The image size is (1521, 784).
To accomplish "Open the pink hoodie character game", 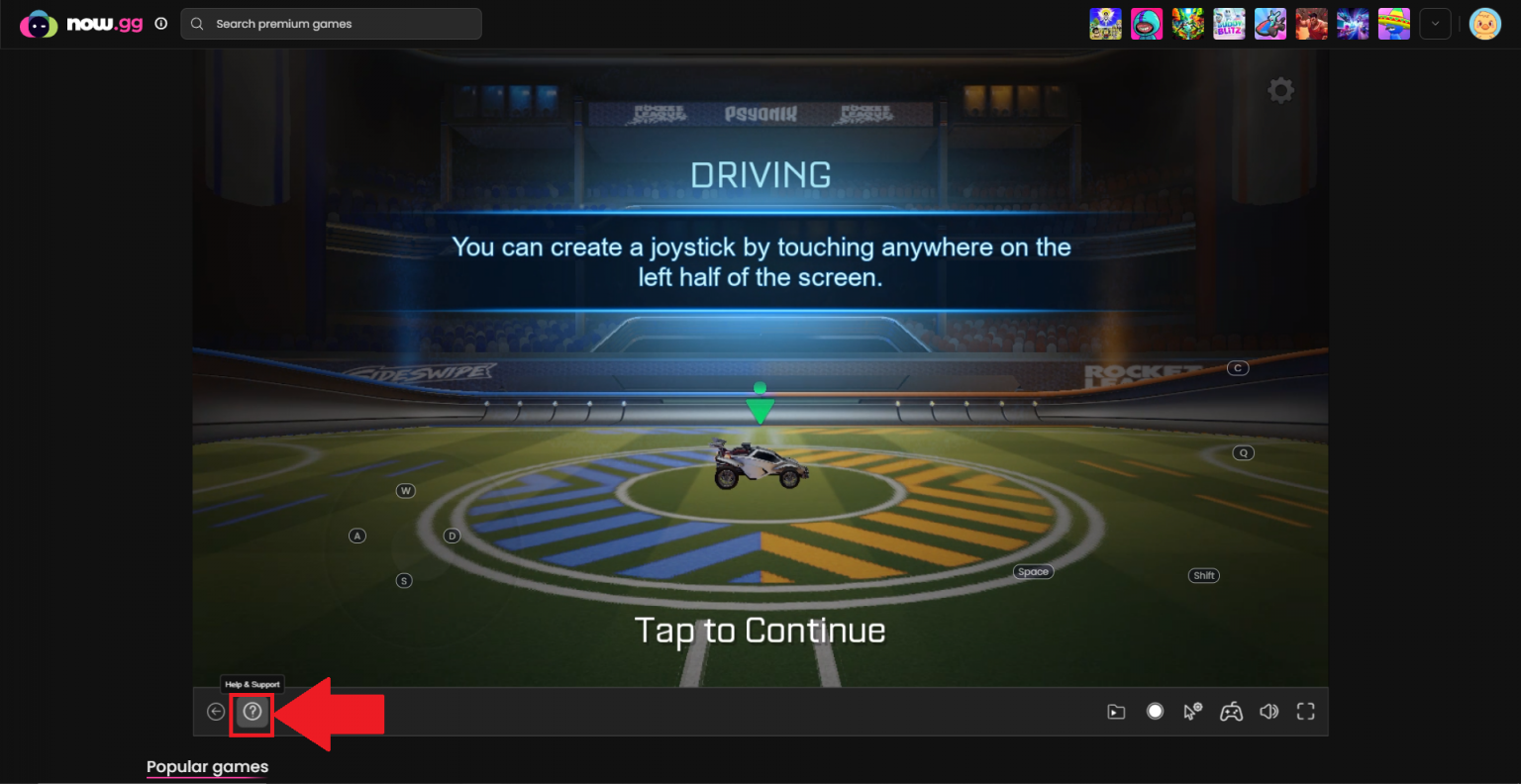I will [x=1147, y=24].
